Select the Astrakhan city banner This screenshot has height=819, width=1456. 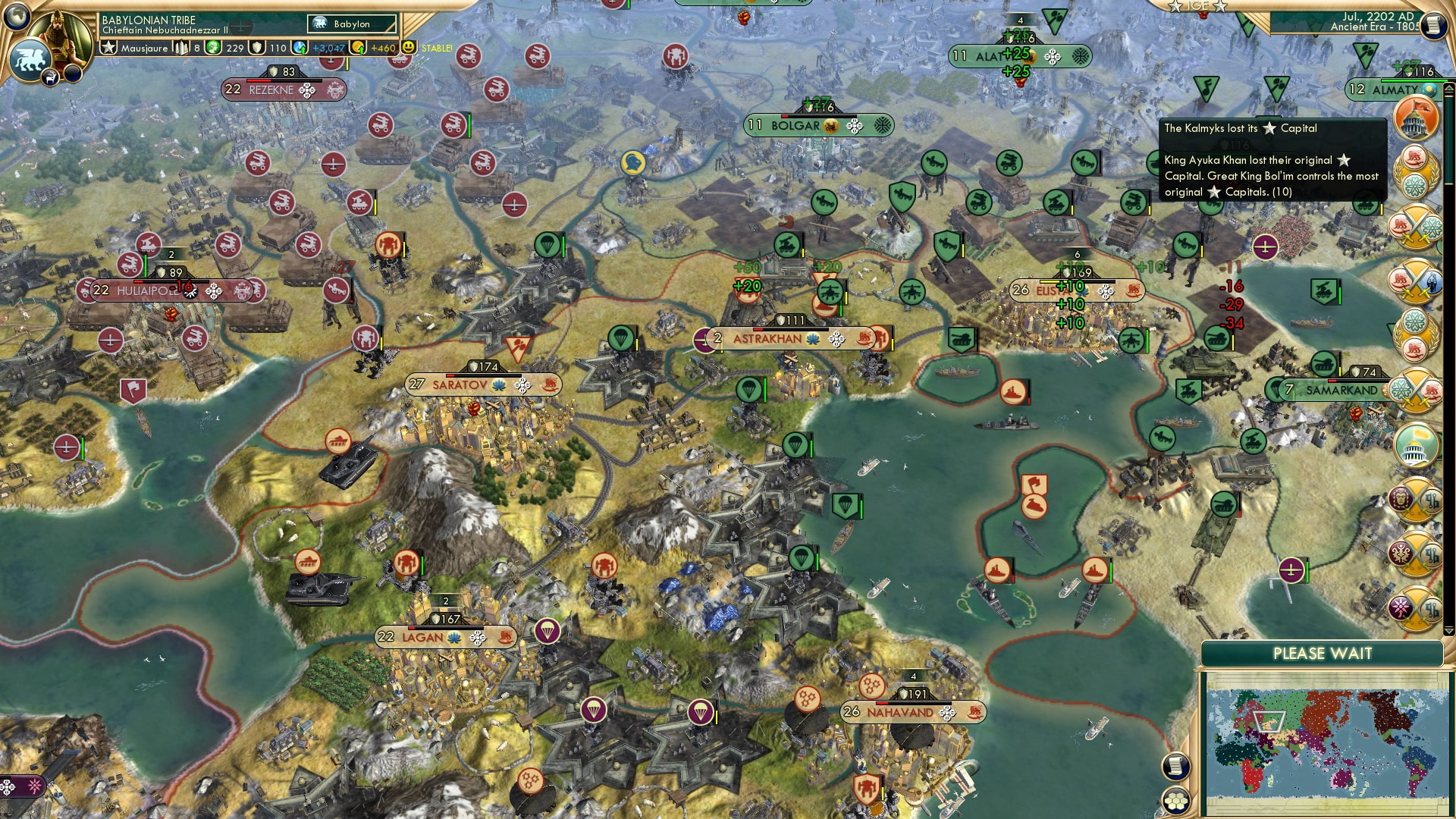coord(766,340)
